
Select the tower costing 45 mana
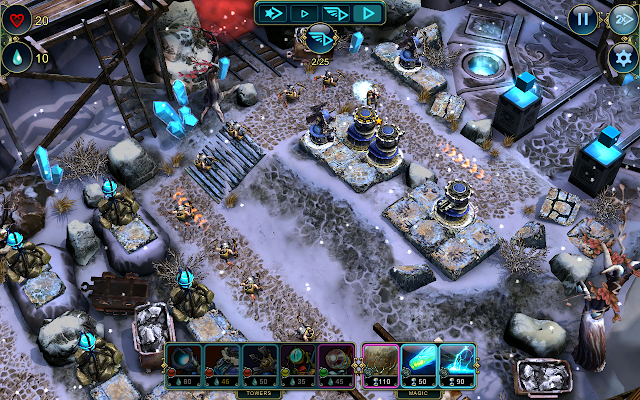(x=335, y=362)
